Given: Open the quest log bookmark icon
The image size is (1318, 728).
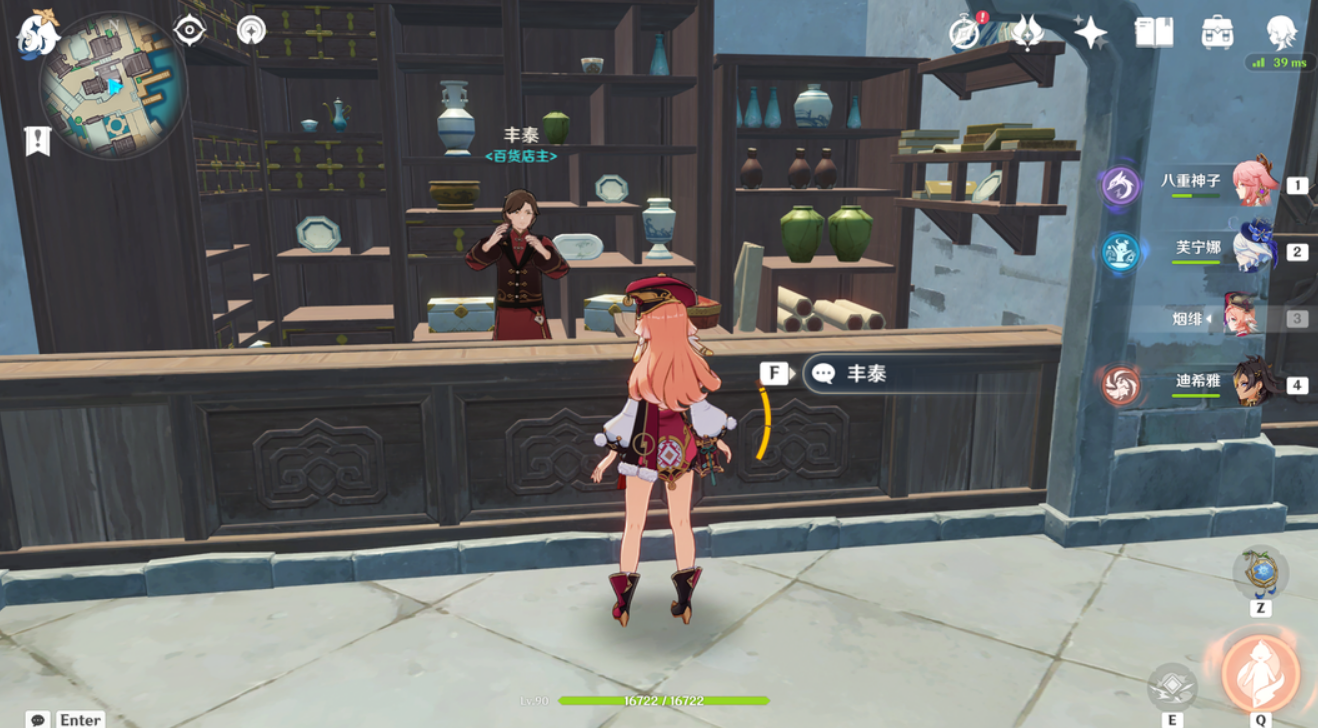Looking at the screenshot, I should click(x=38, y=141).
